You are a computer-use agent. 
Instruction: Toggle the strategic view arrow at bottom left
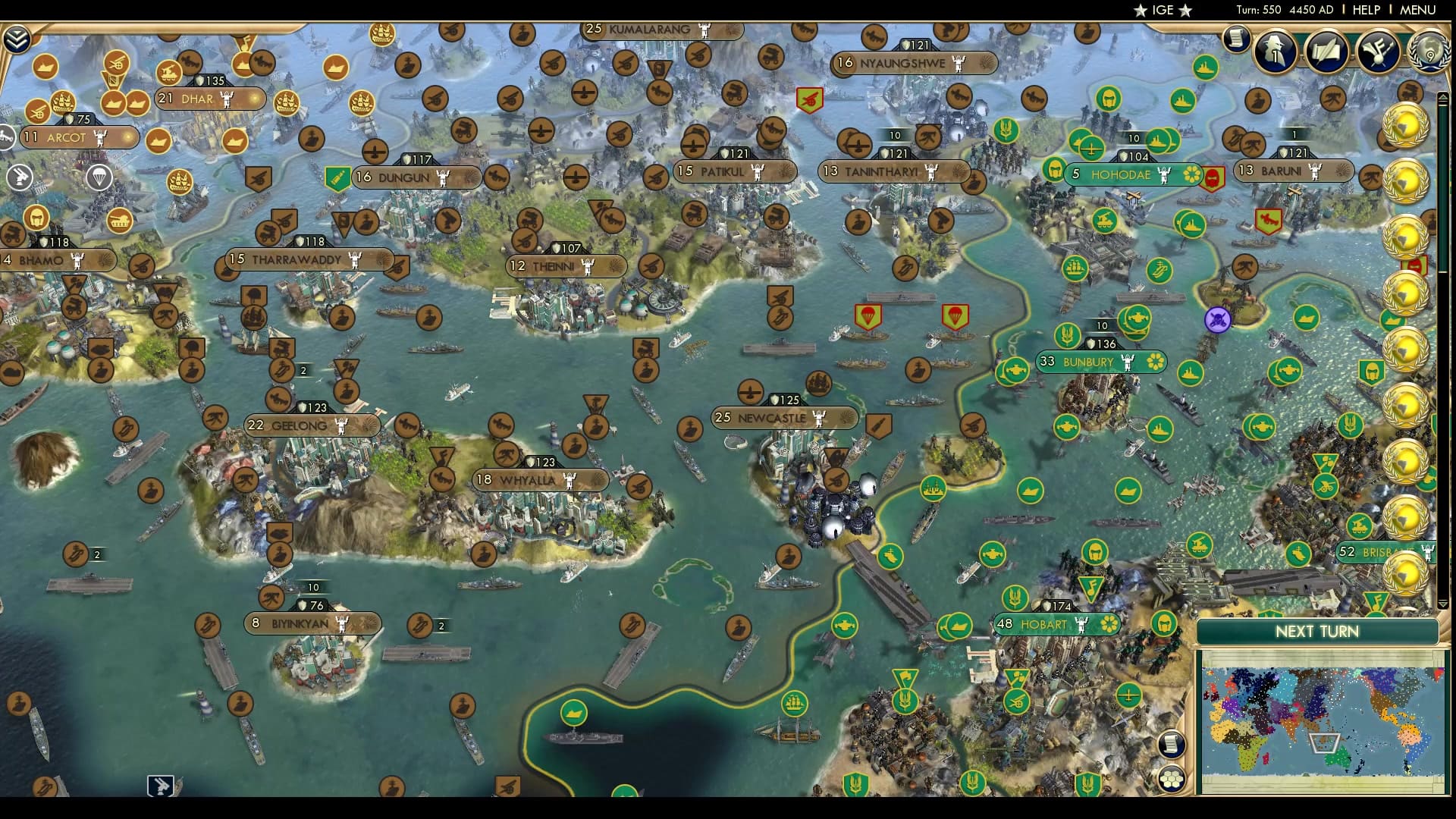pyautogui.click(x=161, y=786)
